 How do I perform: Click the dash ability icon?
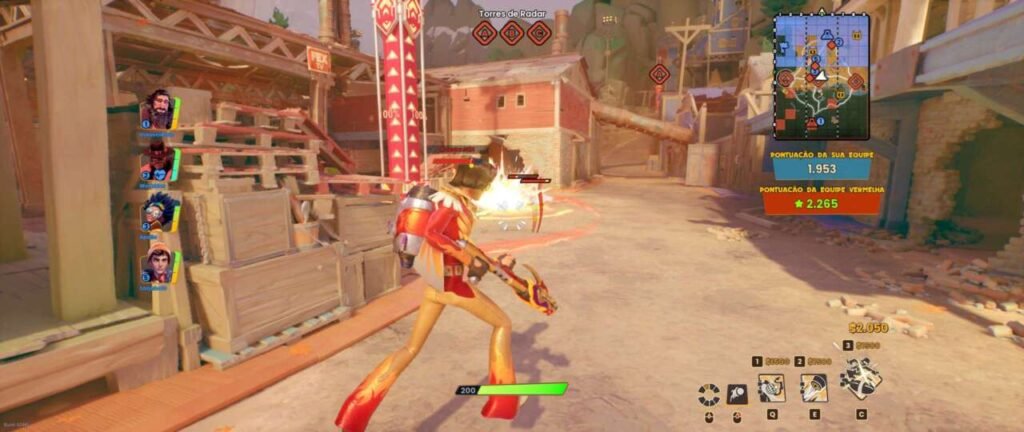pos(737,394)
